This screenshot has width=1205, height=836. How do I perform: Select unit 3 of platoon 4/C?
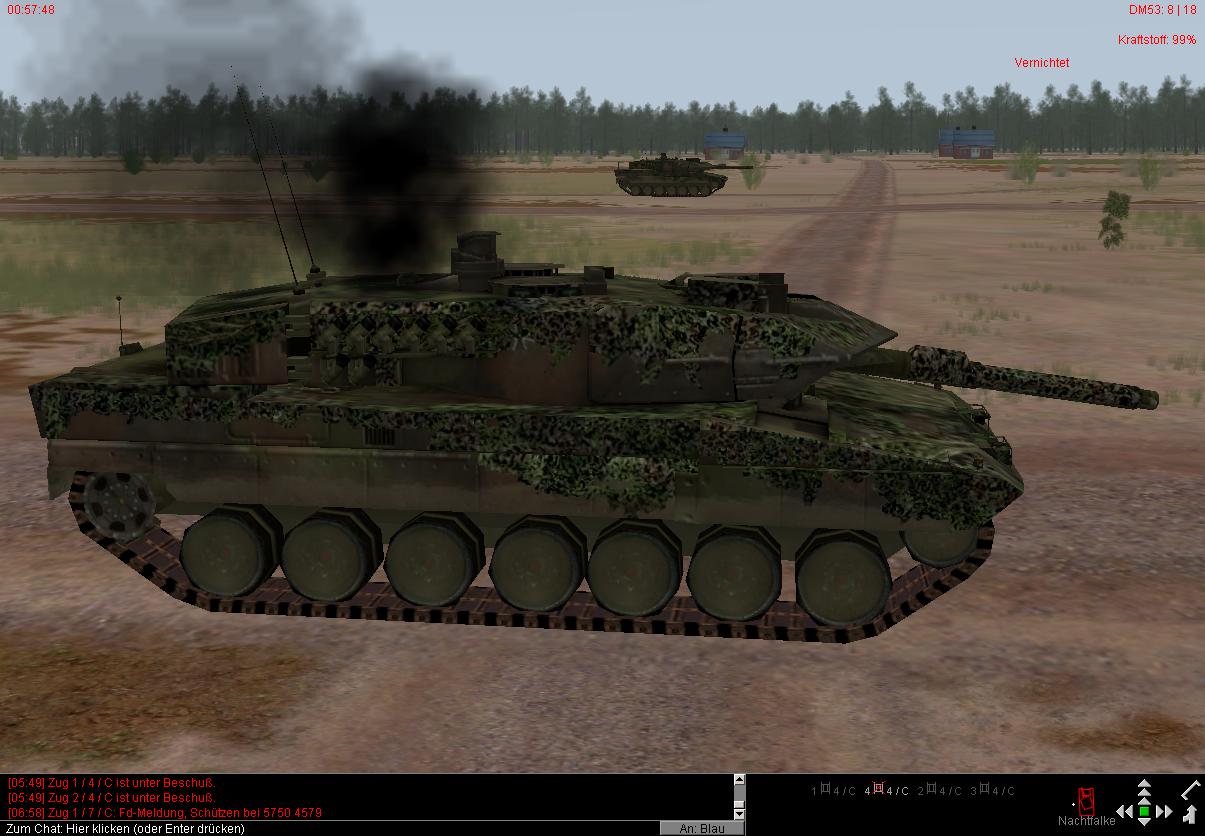click(992, 791)
